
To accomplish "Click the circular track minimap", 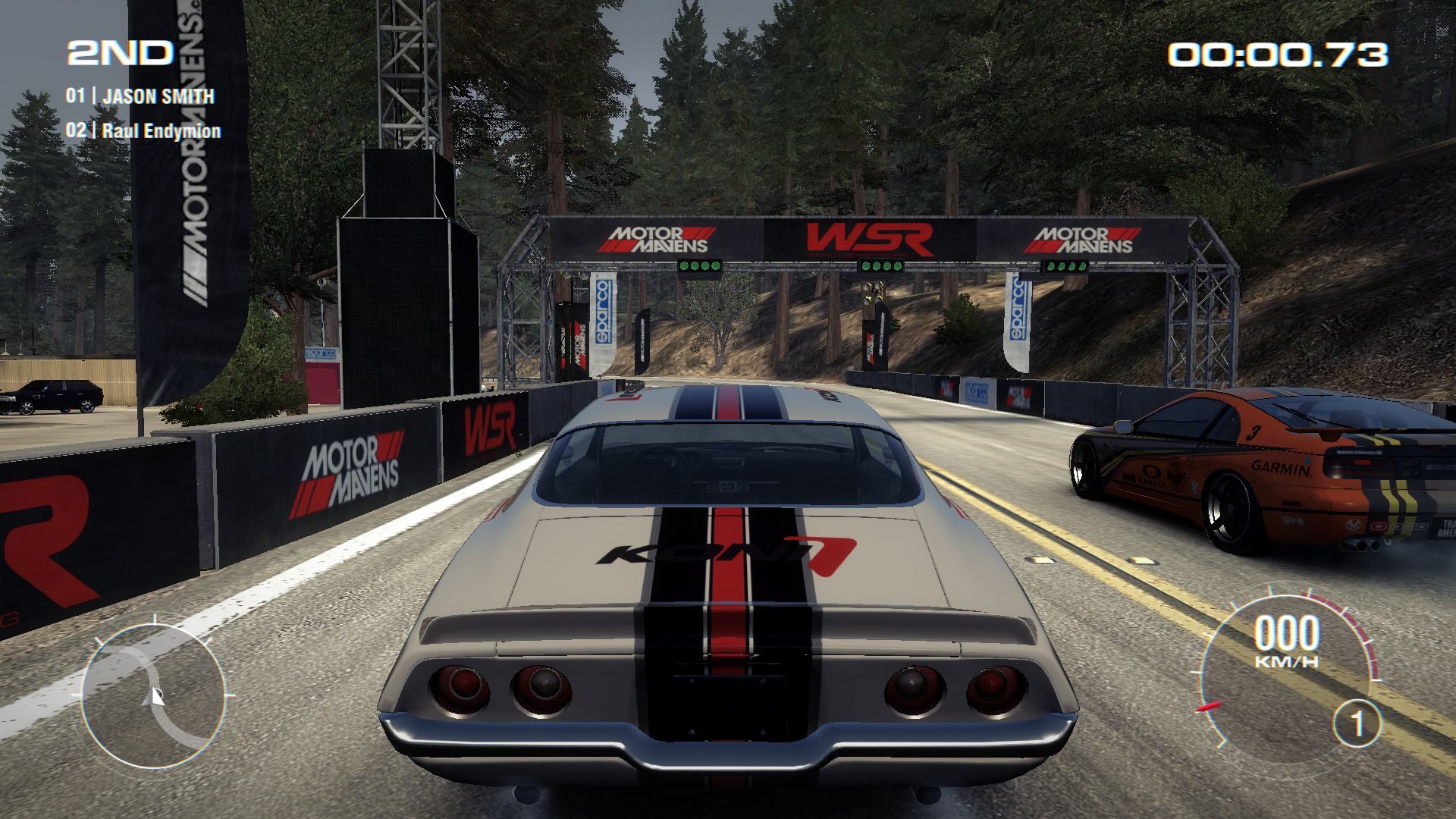I will 153,694.
